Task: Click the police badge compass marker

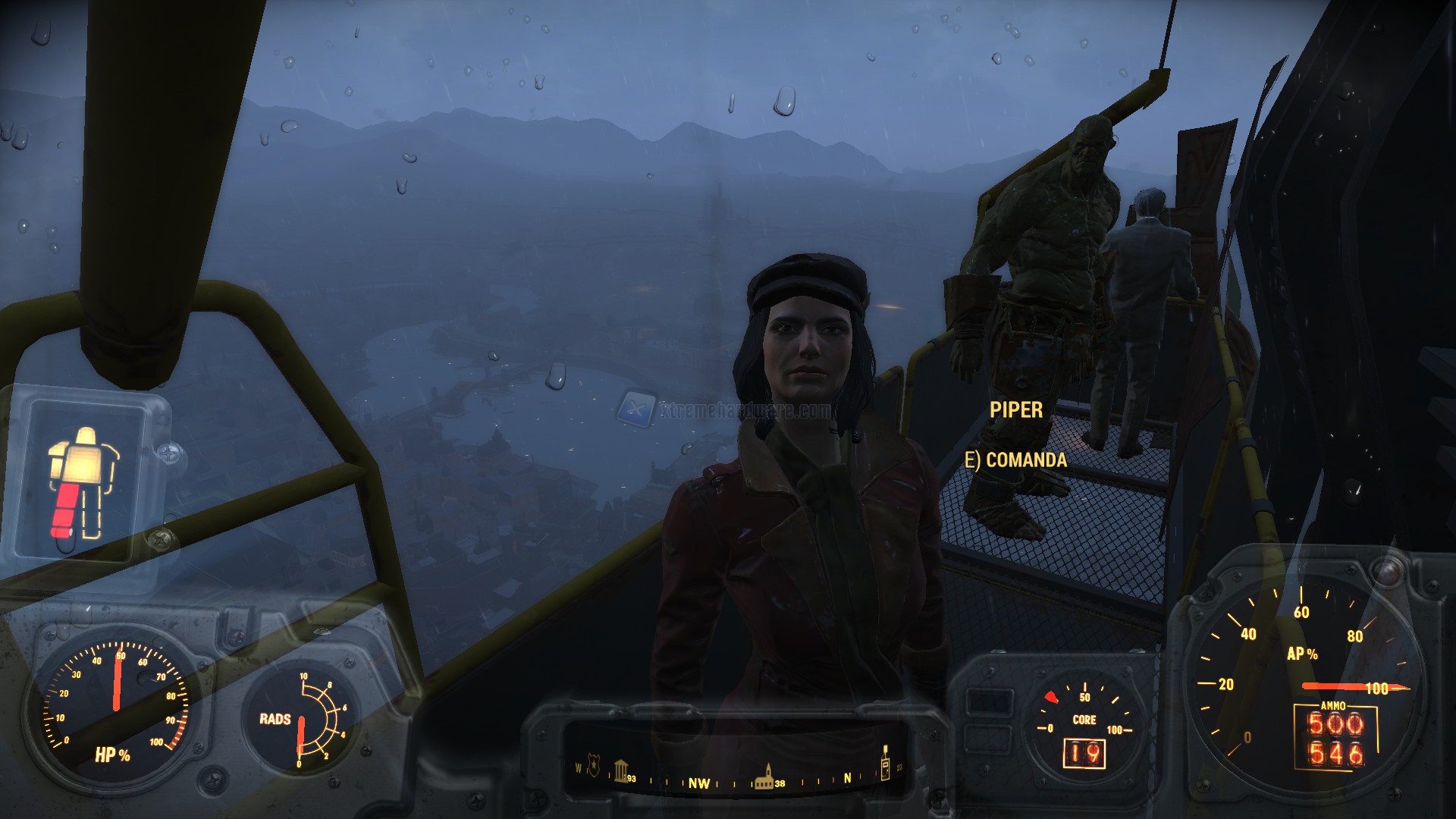Action: point(594,769)
